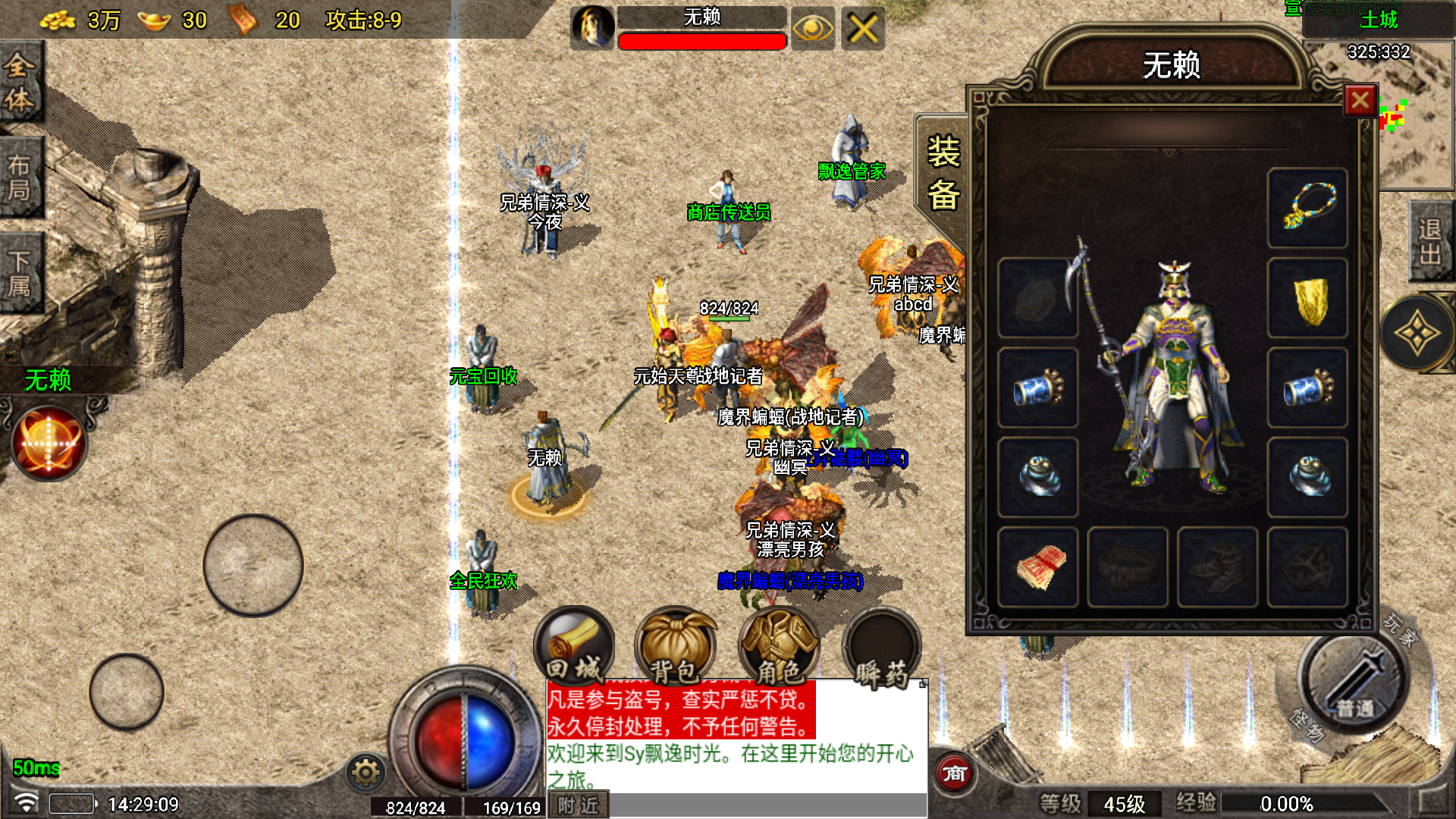Select the necklace equipment slot
The image size is (1456, 819).
(1307, 208)
